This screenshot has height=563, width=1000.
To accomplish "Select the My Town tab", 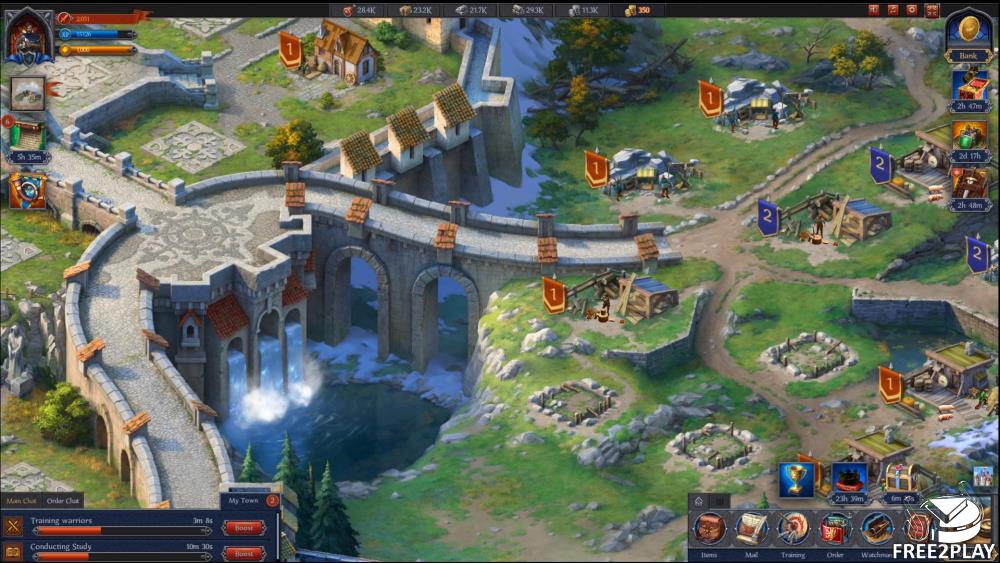I will tap(244, 501).
